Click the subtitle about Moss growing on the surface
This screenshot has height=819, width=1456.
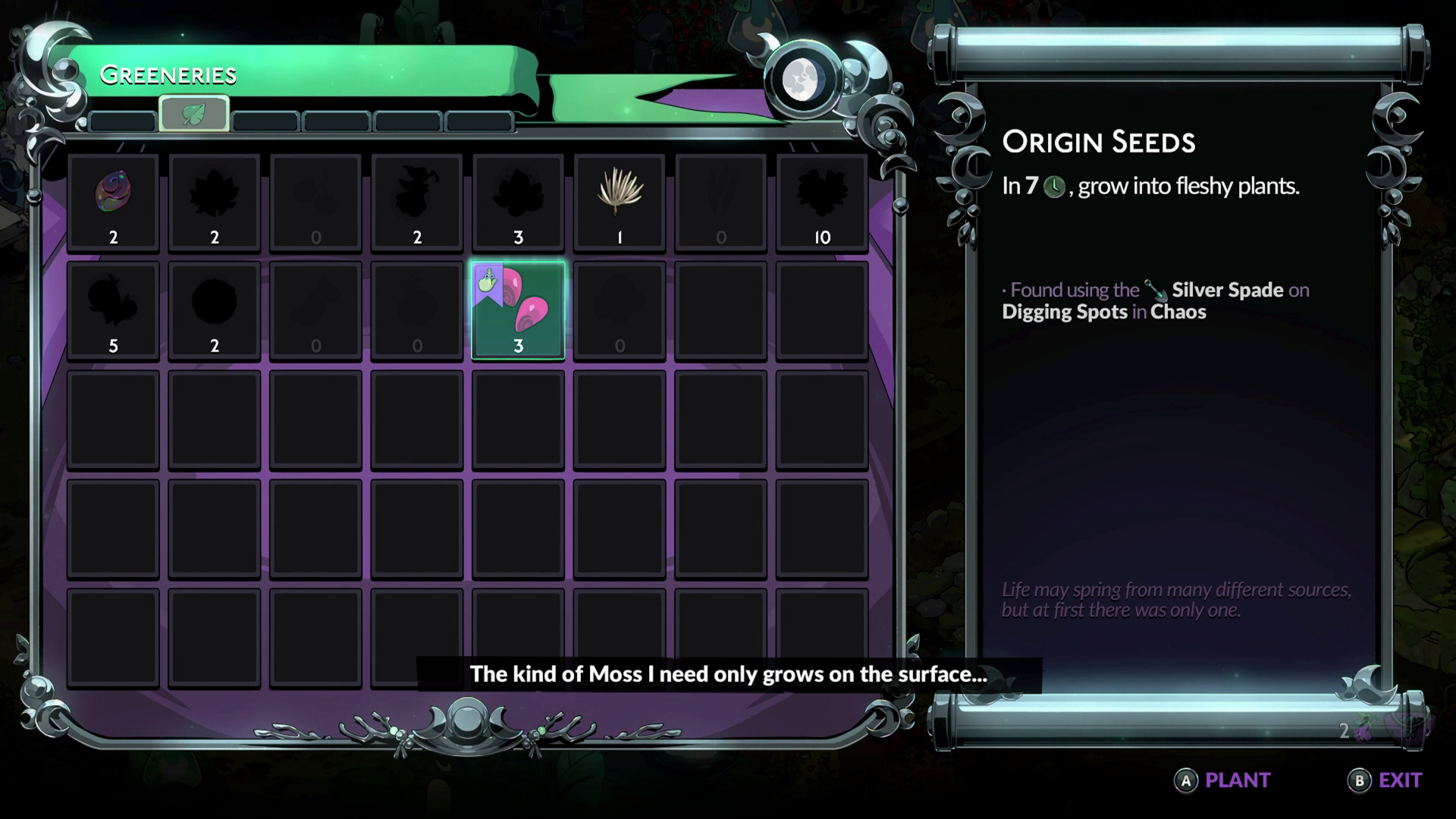727,673
